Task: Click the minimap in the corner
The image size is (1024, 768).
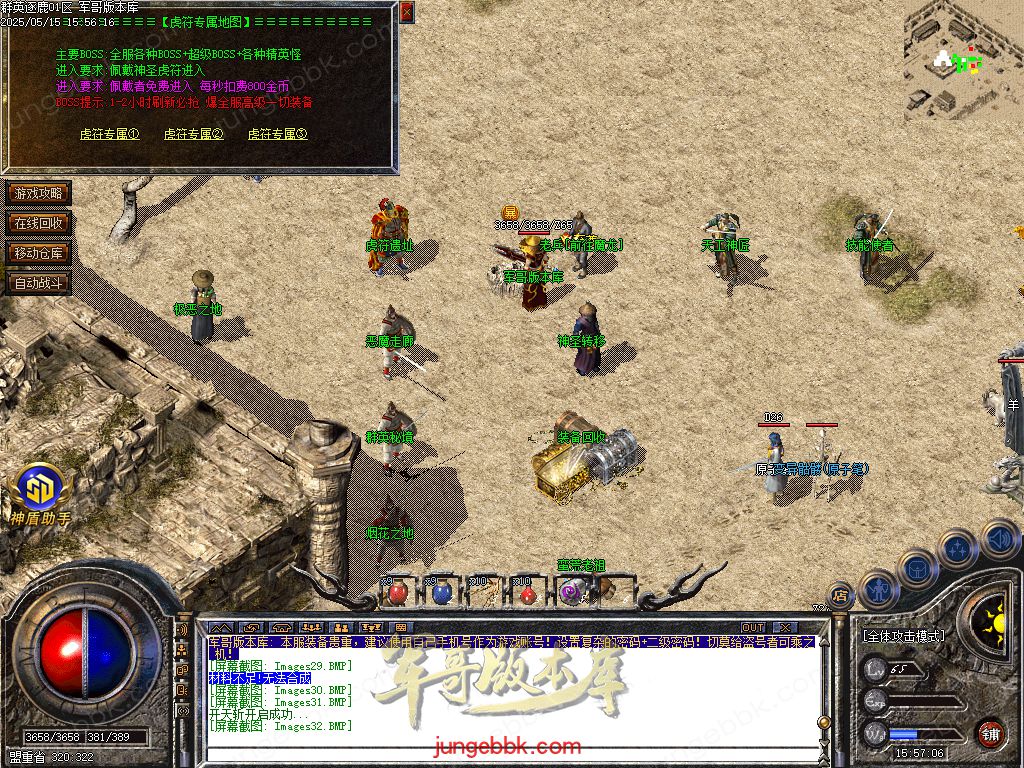Action: pos(958,62)
